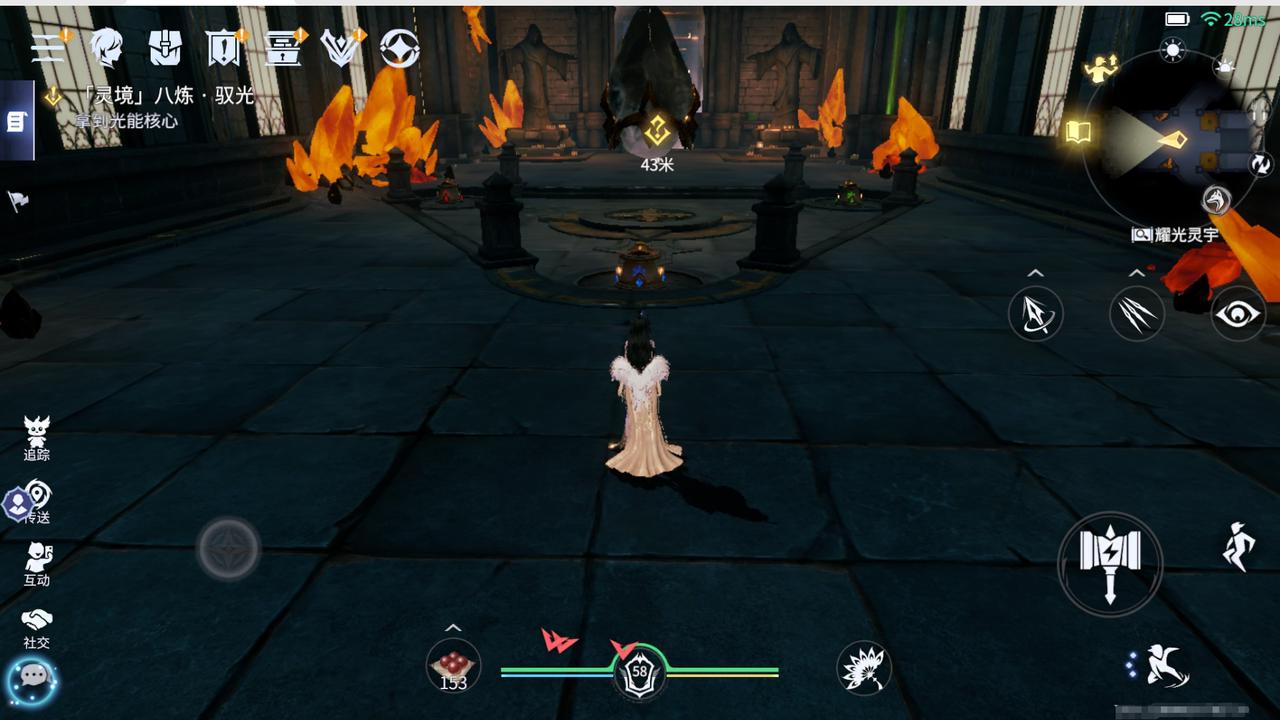This screenshot has height=720, width=1280.
Task: Open the backpack inventory icon
Action: [165, 47]
